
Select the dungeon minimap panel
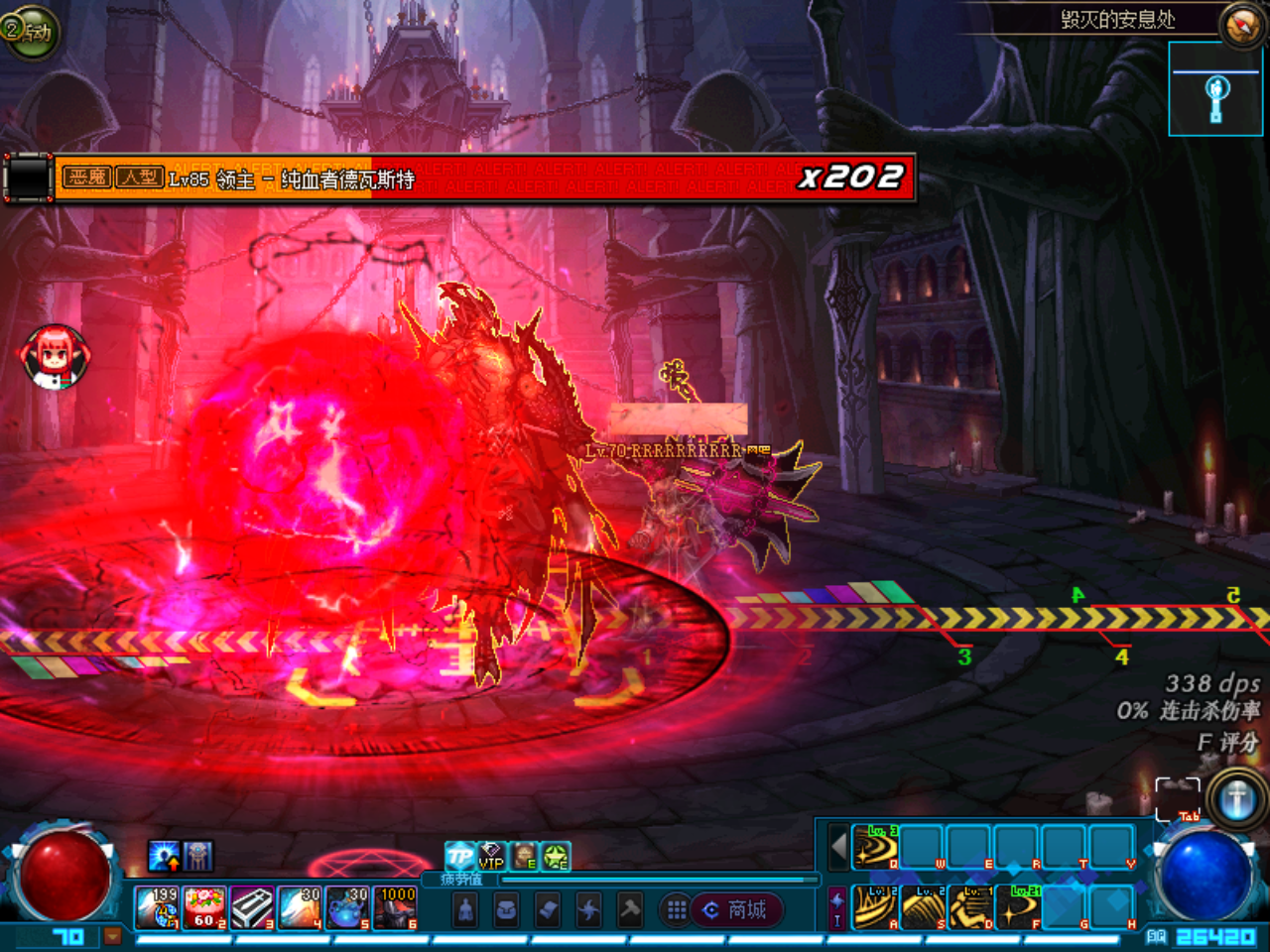pos(1215,89)
